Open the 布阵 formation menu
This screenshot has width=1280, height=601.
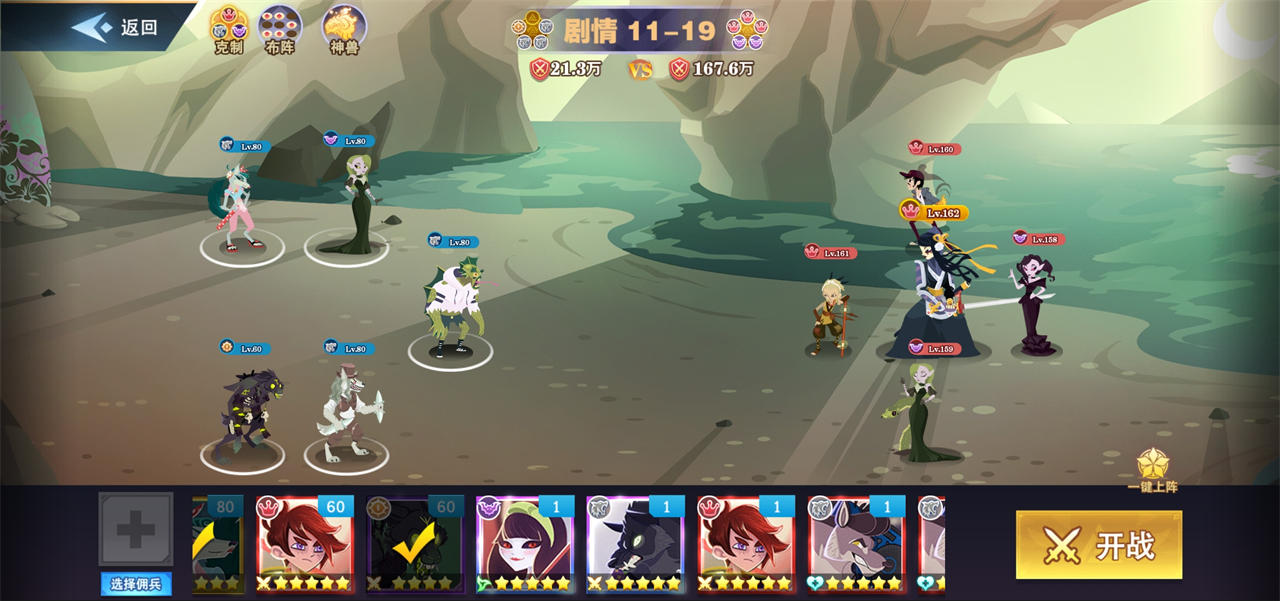280,30
